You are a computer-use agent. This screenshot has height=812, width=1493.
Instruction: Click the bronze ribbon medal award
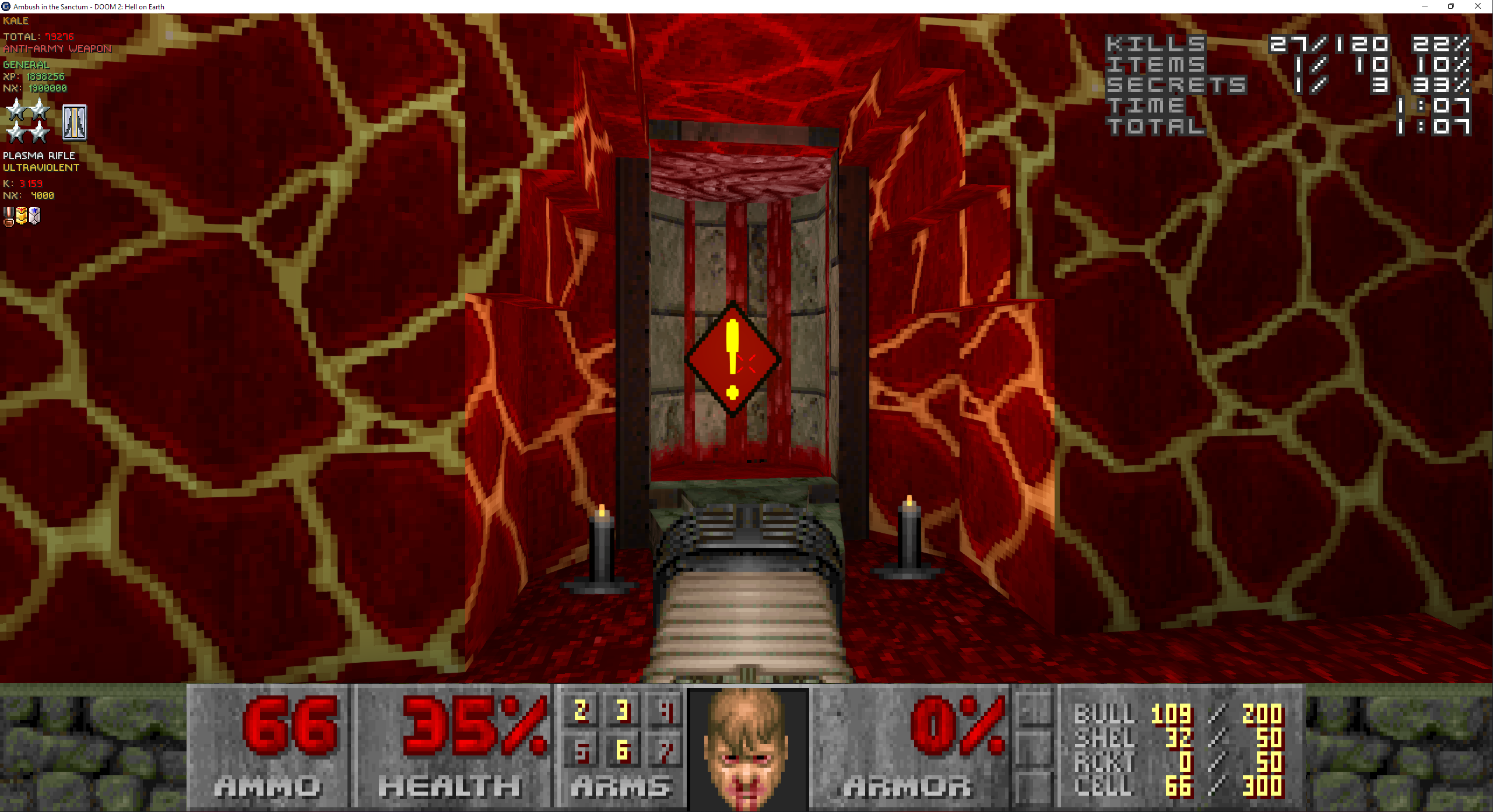pos(8,216)
